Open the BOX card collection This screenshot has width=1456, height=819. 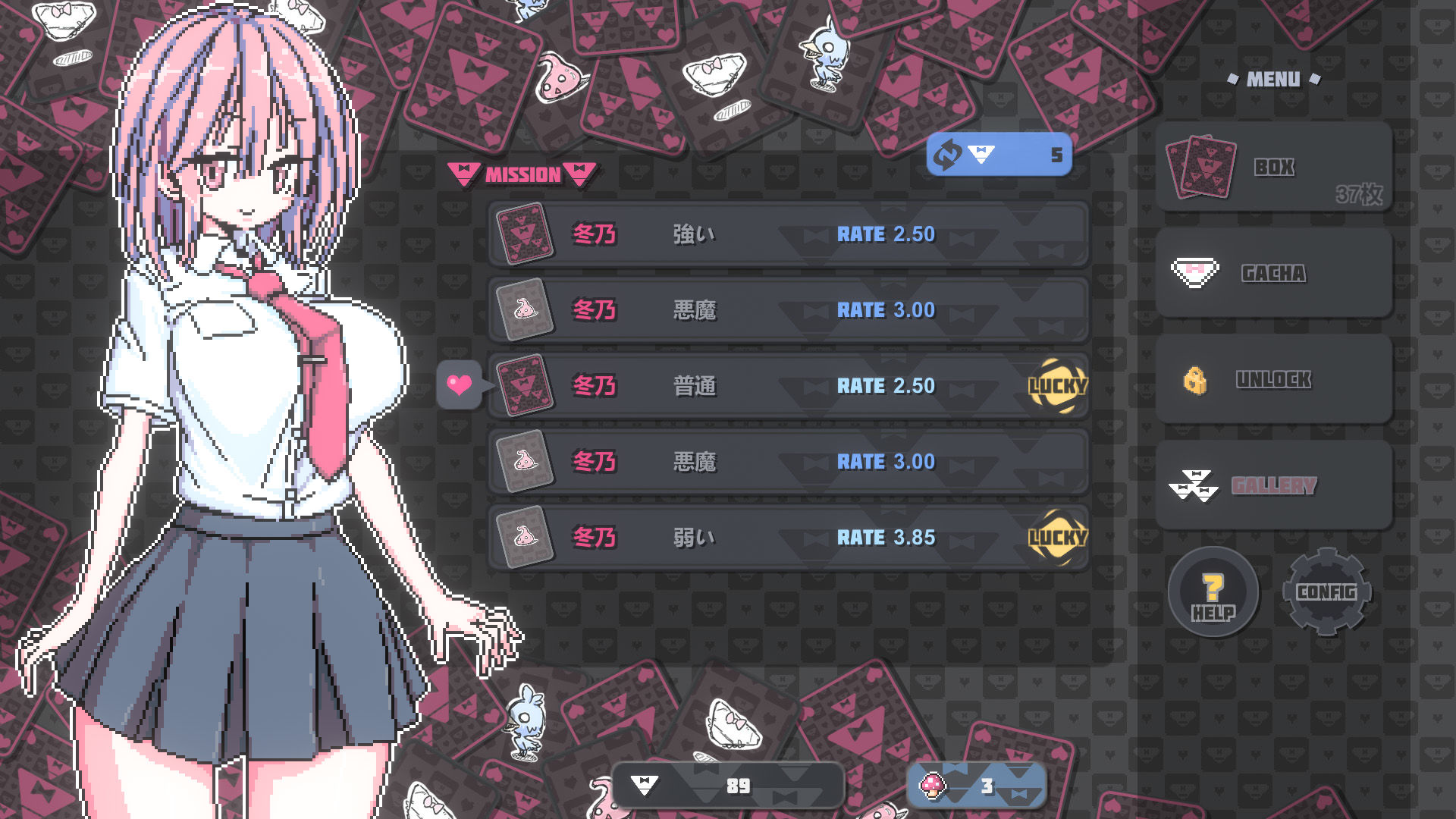(x=1274, y=168)
